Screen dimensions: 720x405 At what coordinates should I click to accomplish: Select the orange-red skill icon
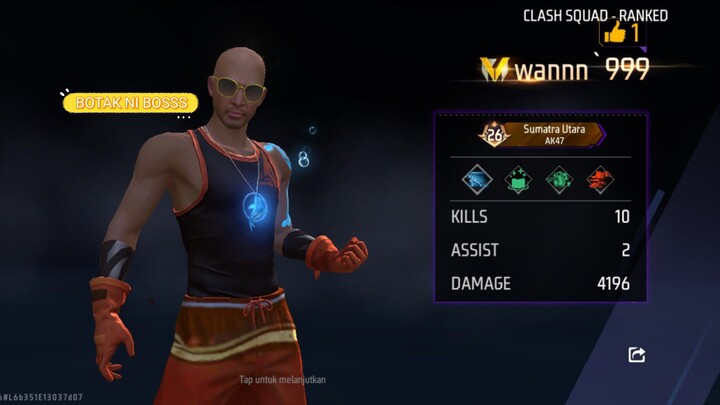pos(600,180)
